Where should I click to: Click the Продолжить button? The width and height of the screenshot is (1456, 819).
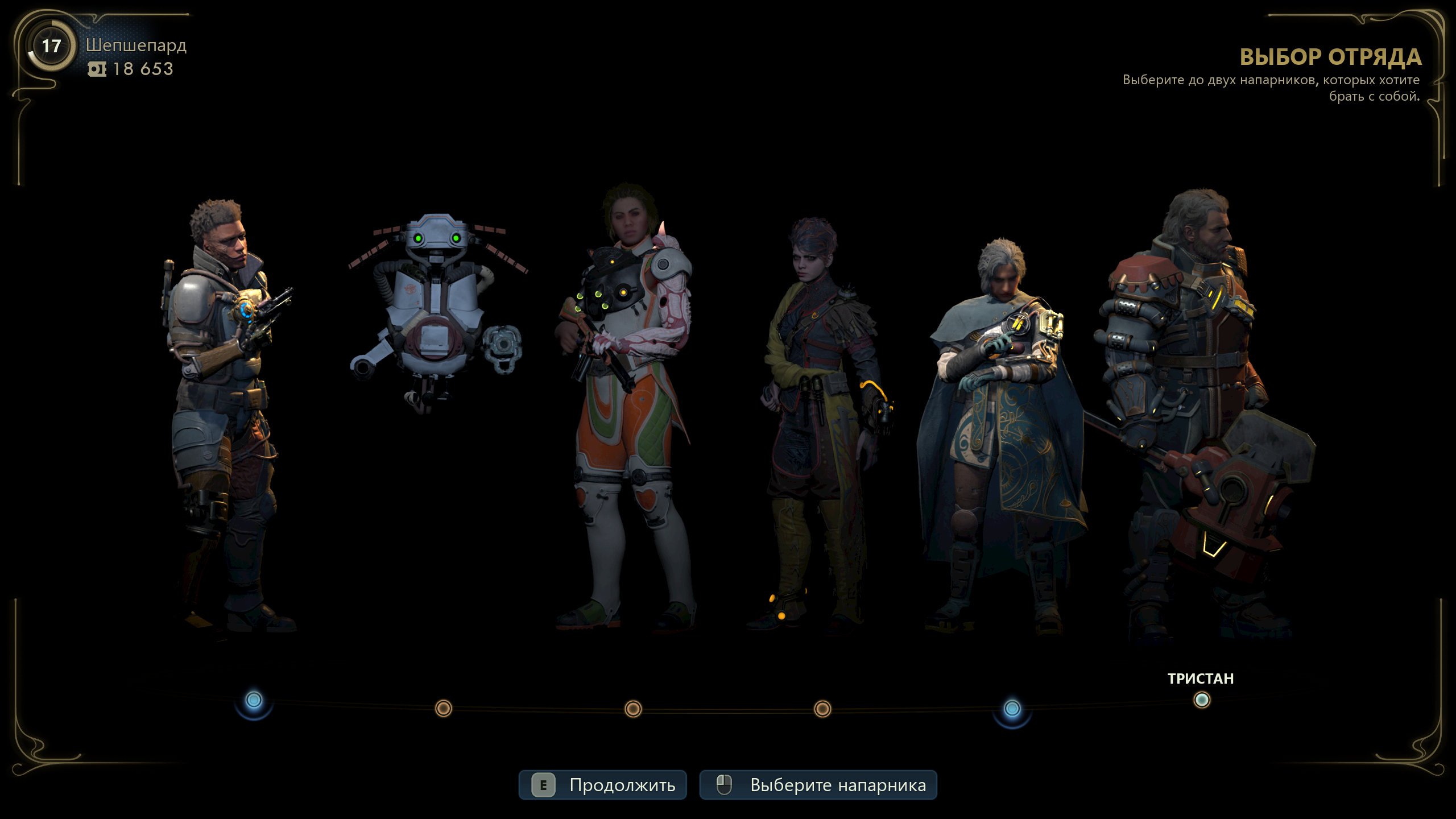(602, 785)
